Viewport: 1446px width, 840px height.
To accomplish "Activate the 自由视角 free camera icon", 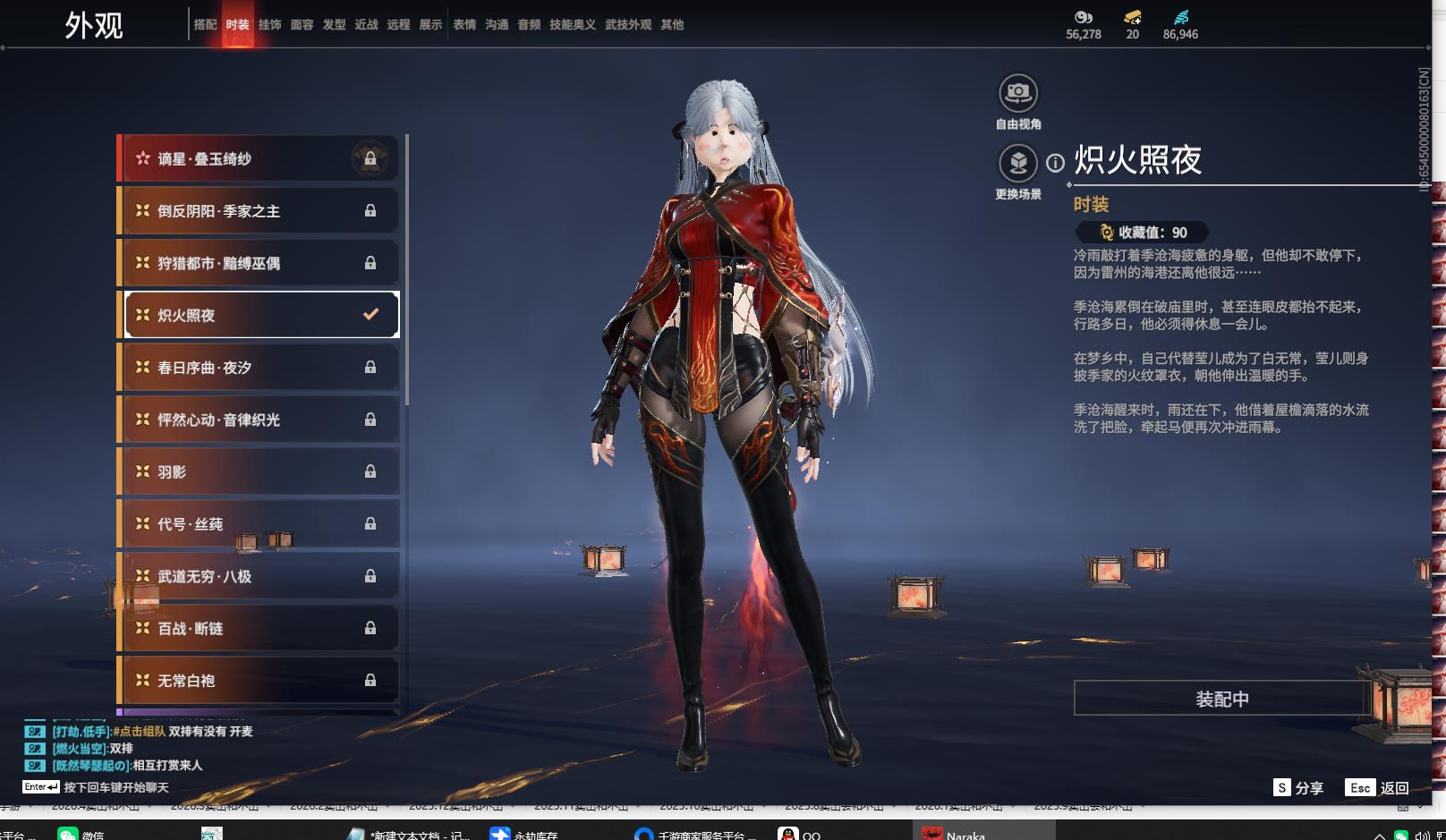I will 1017,93.
